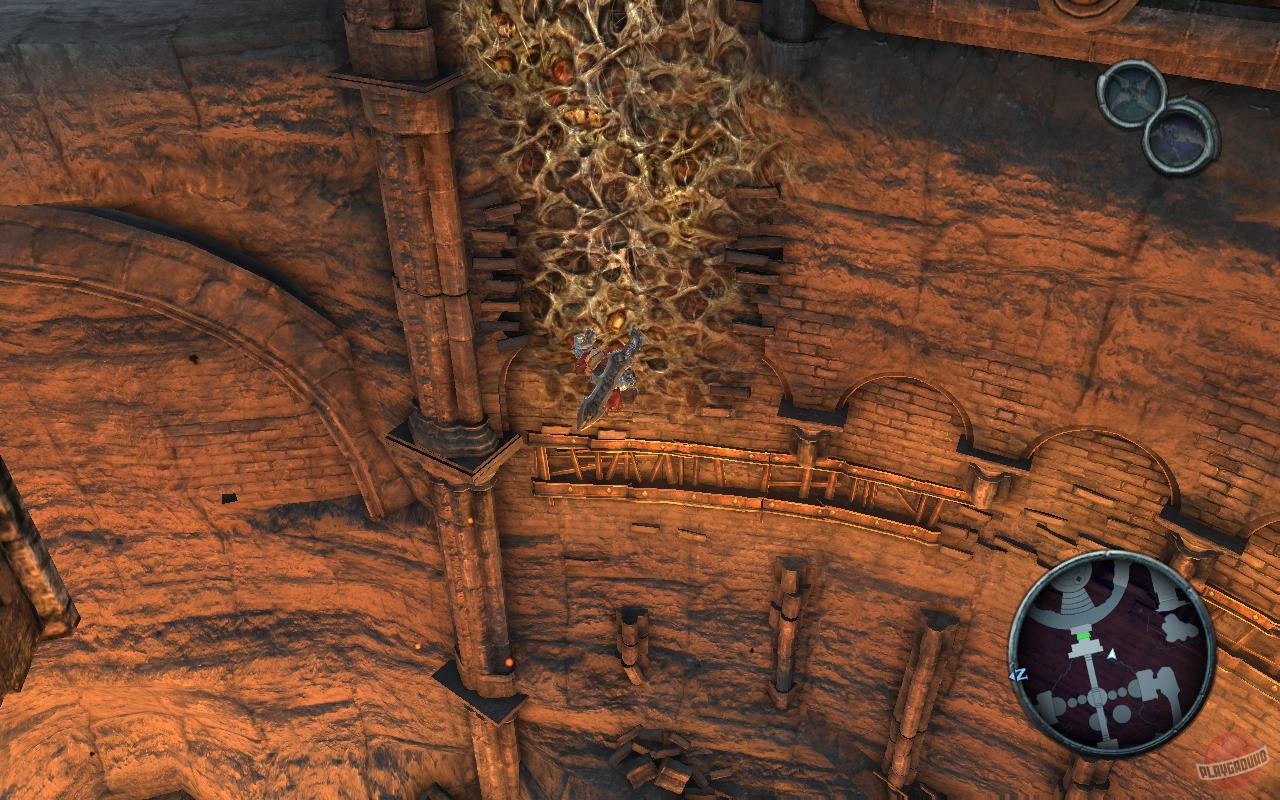Click the Z compass marker on the minimap edge
The image size is (1280, 800).
(1020, 674)
